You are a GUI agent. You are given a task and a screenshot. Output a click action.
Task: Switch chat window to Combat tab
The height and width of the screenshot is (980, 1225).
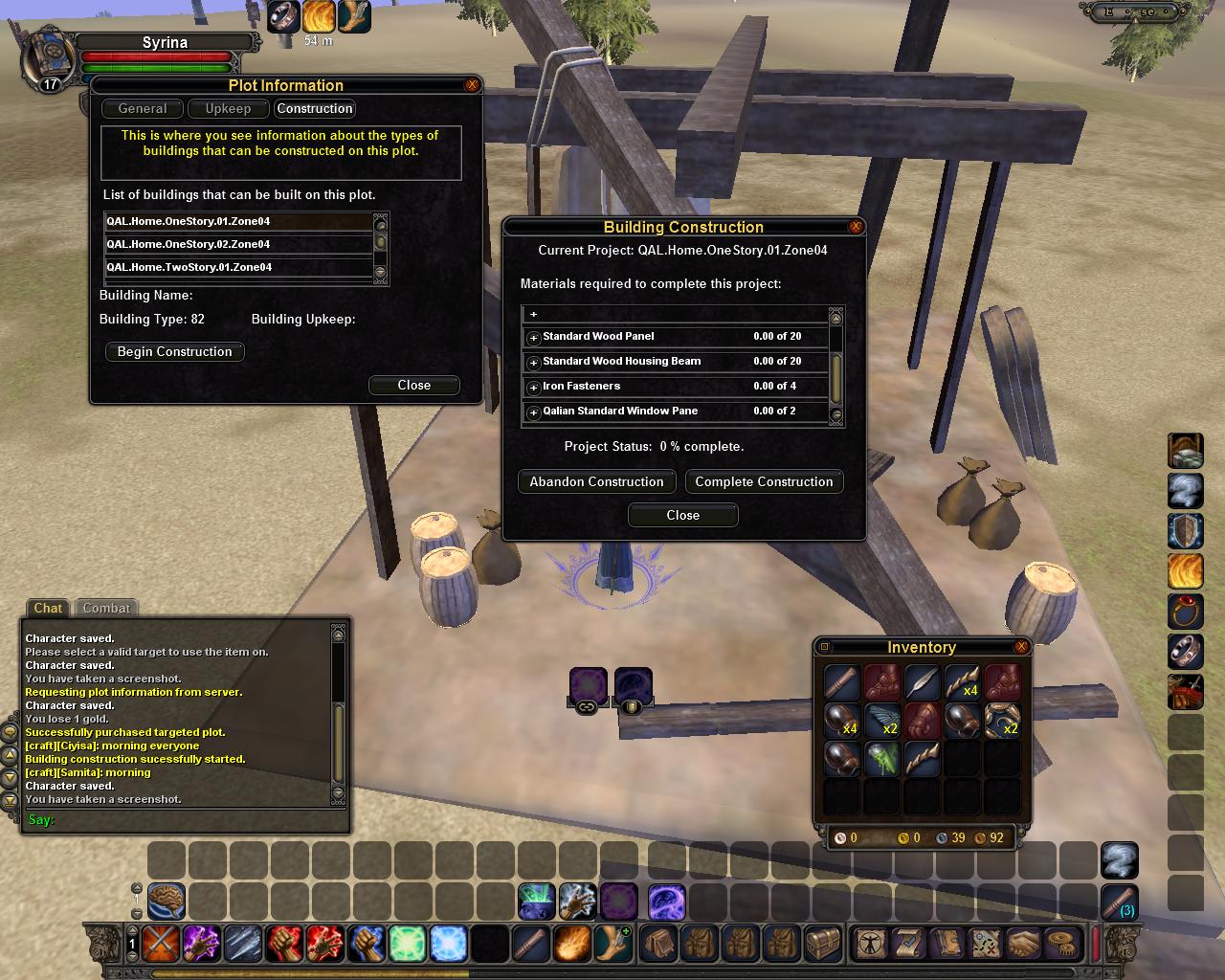106,609
